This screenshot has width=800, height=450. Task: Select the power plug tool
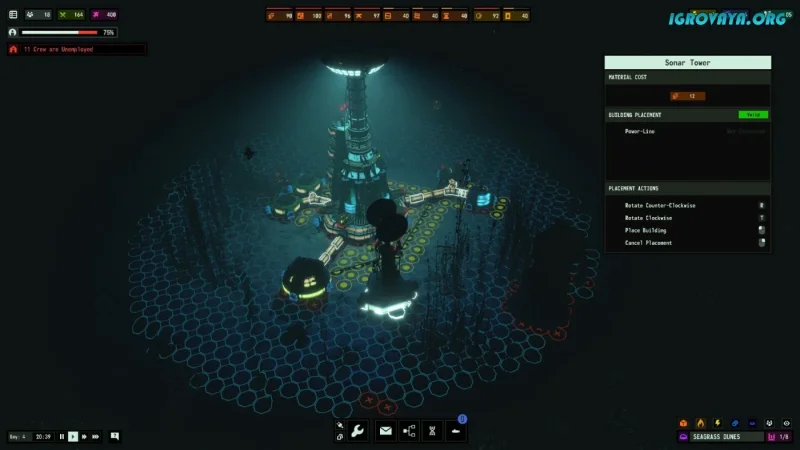point(340,425)
